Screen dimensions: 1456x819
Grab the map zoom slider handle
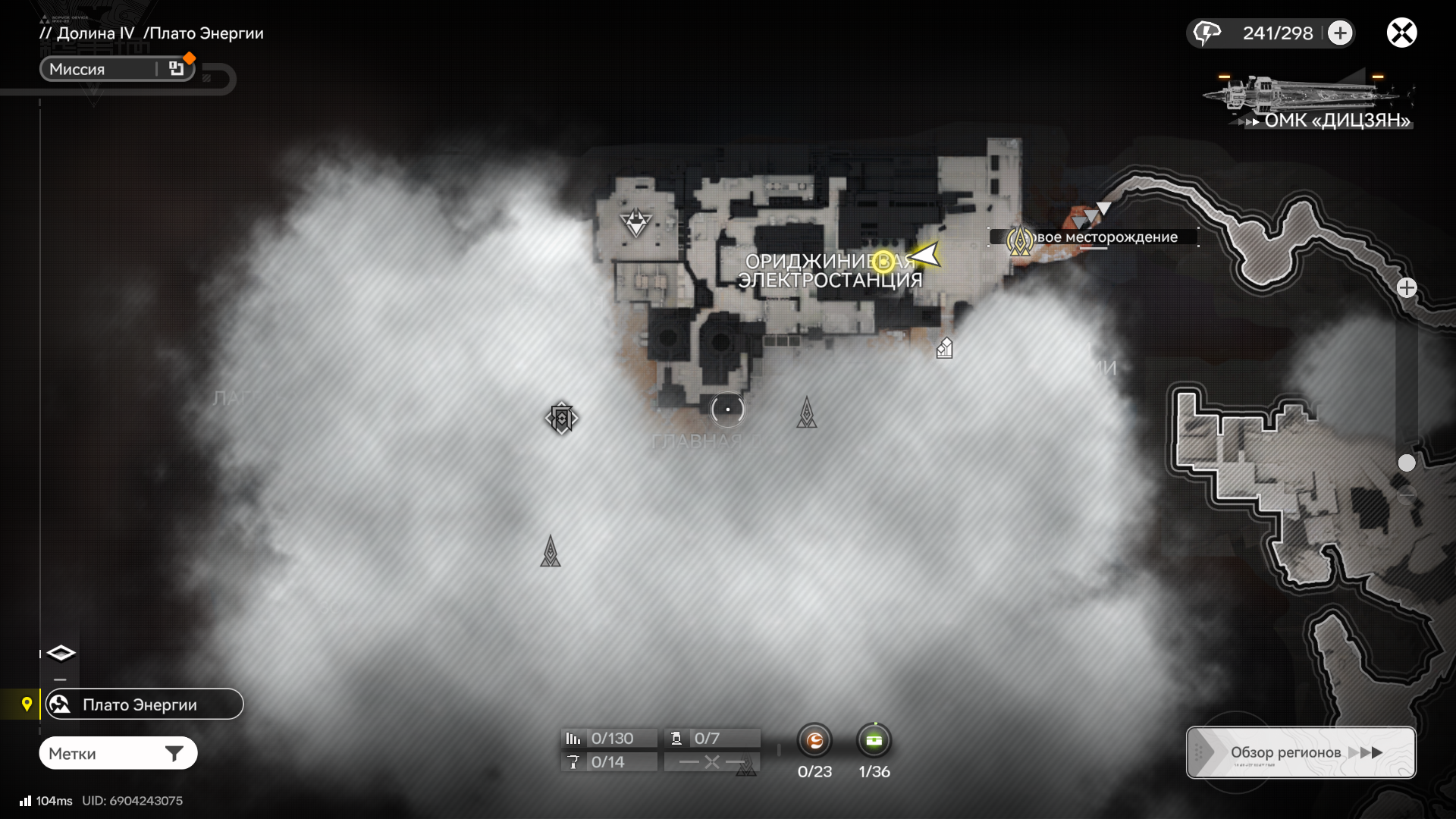[x=1407, y=463]
